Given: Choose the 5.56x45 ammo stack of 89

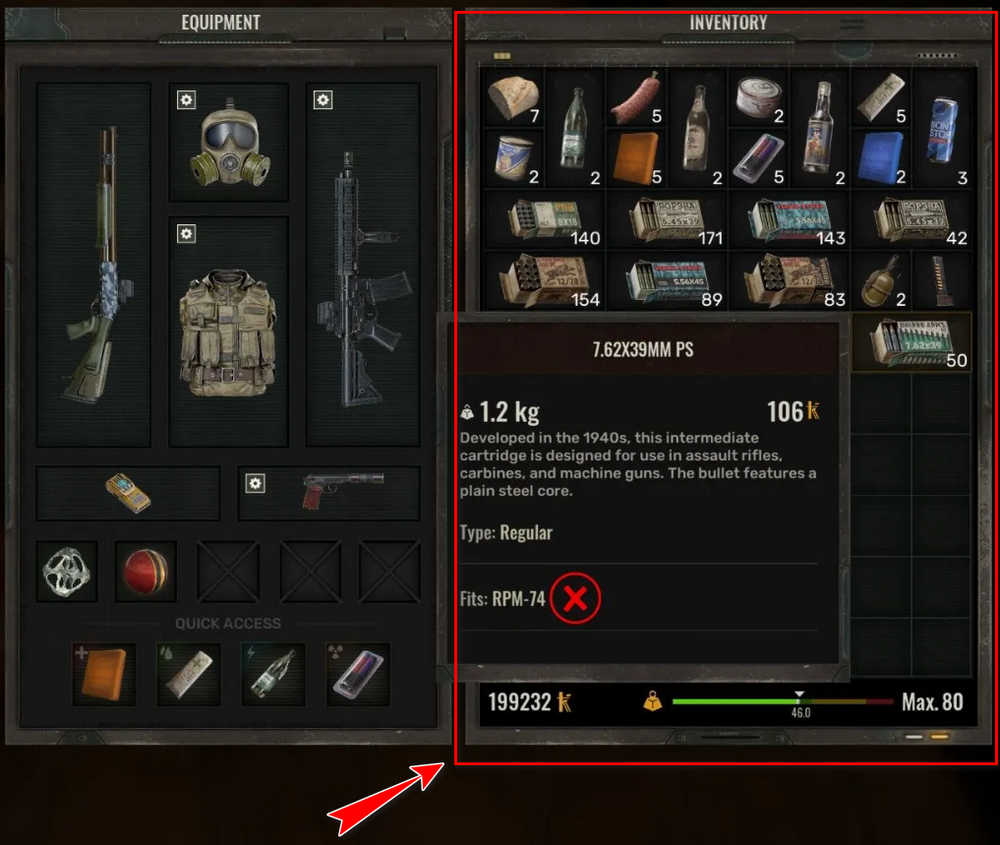Looking at the screenshot, I should pyautogui.click(x=666, y=282).
